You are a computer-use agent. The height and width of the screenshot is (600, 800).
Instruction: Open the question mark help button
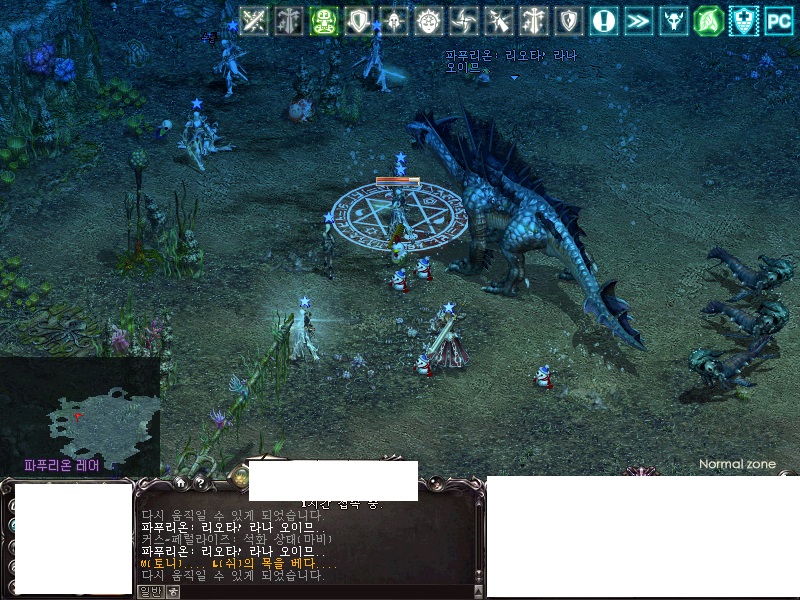tap(199, 482)
